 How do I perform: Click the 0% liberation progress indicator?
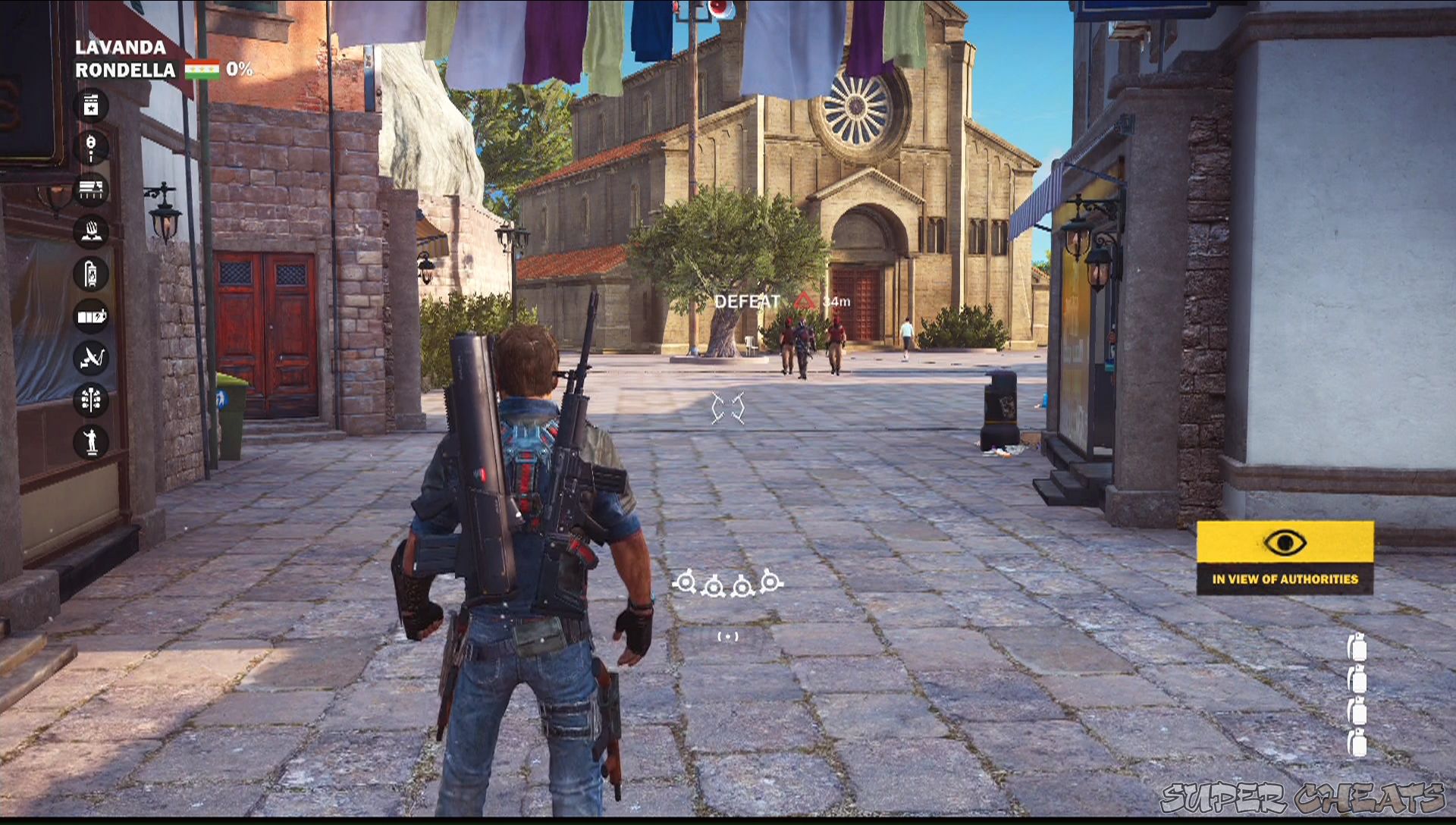(238, 70)
